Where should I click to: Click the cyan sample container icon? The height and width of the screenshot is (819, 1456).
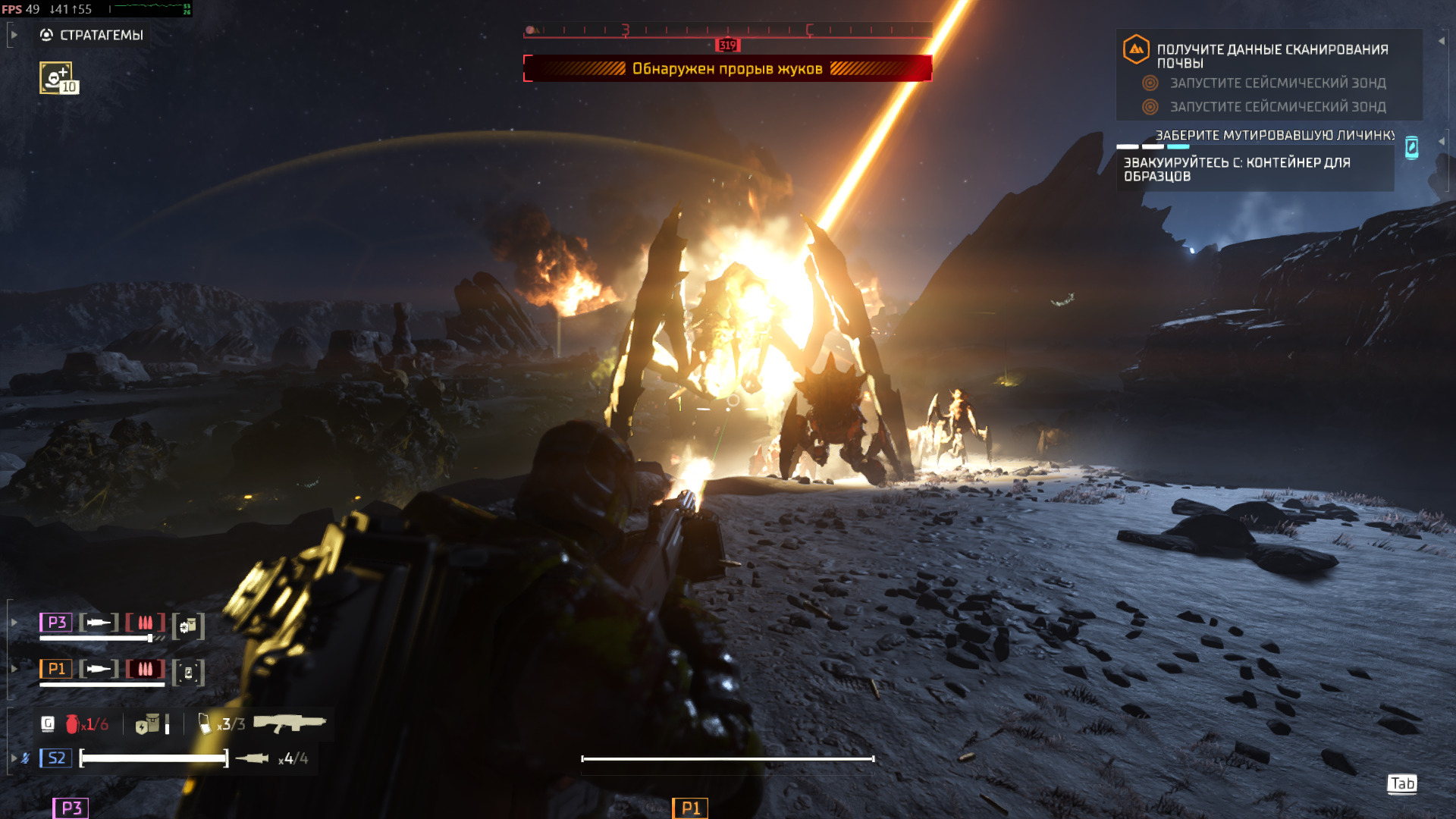(1411, 147)
